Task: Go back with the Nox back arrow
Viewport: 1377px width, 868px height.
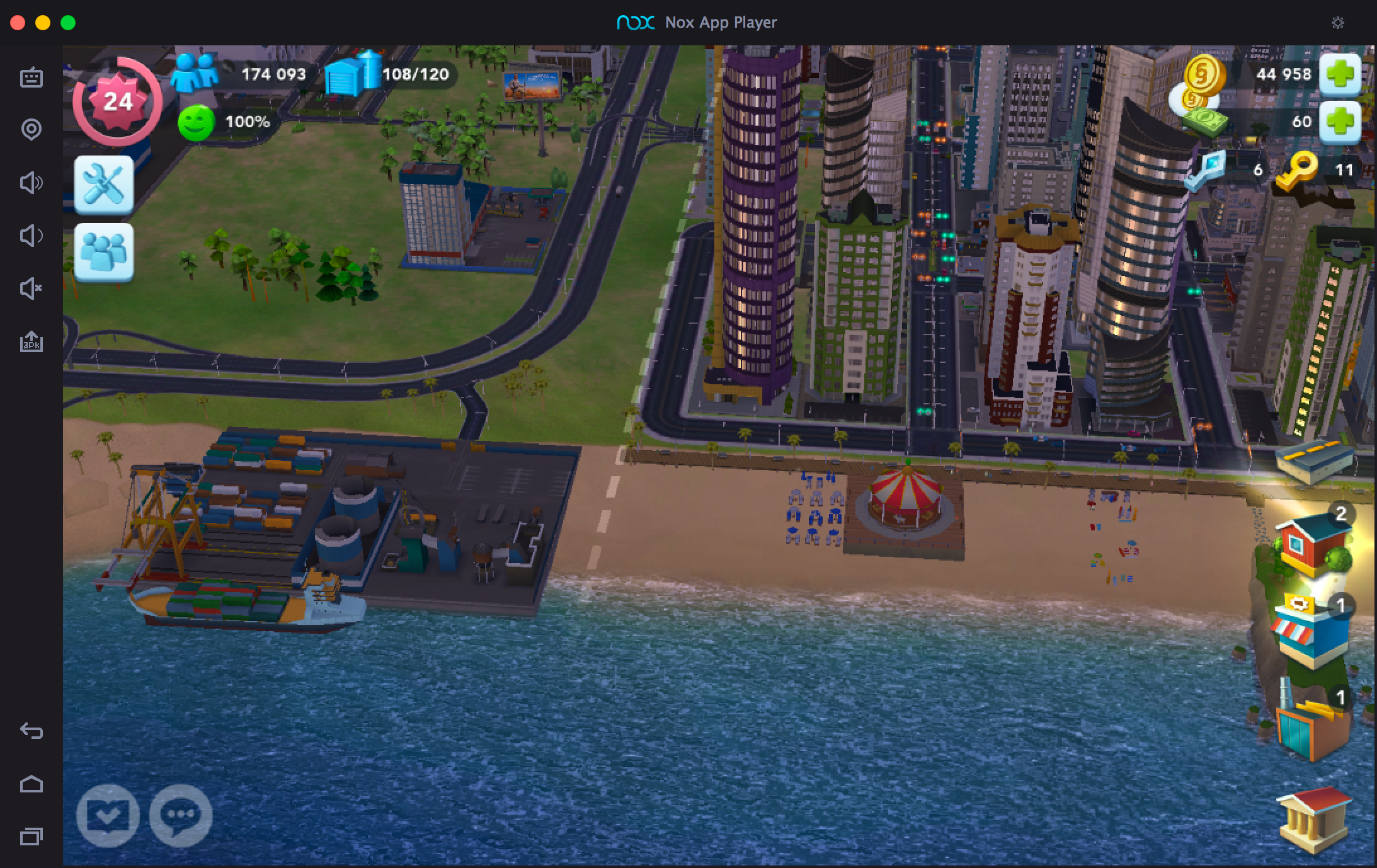Action: (31, 731)
